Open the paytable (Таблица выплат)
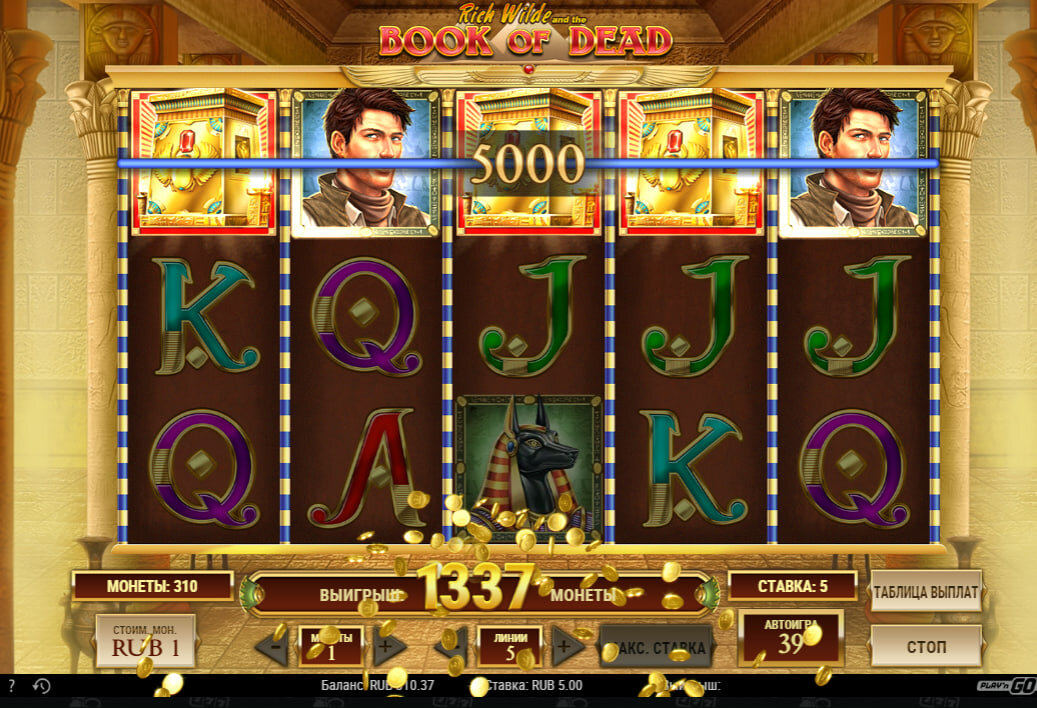Screen dimensions: 1037x708 (x=925, y=592)
